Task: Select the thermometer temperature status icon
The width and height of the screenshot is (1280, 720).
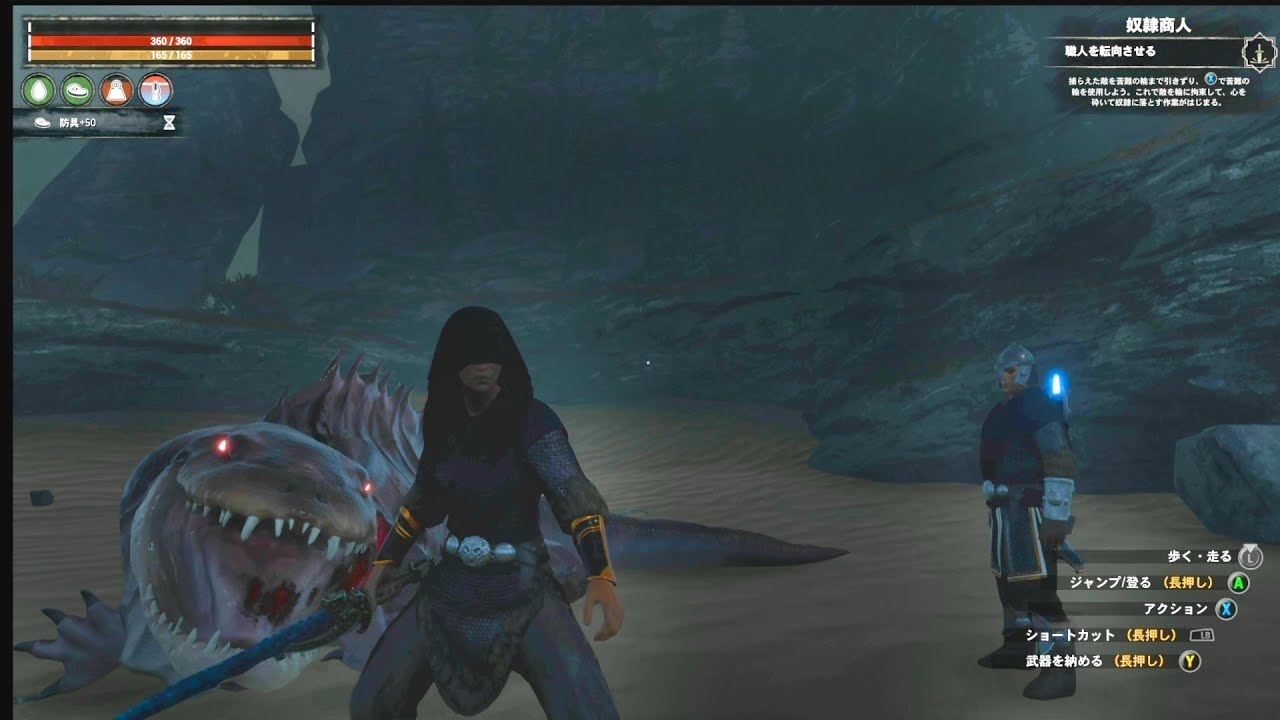Action: (155, 90)
